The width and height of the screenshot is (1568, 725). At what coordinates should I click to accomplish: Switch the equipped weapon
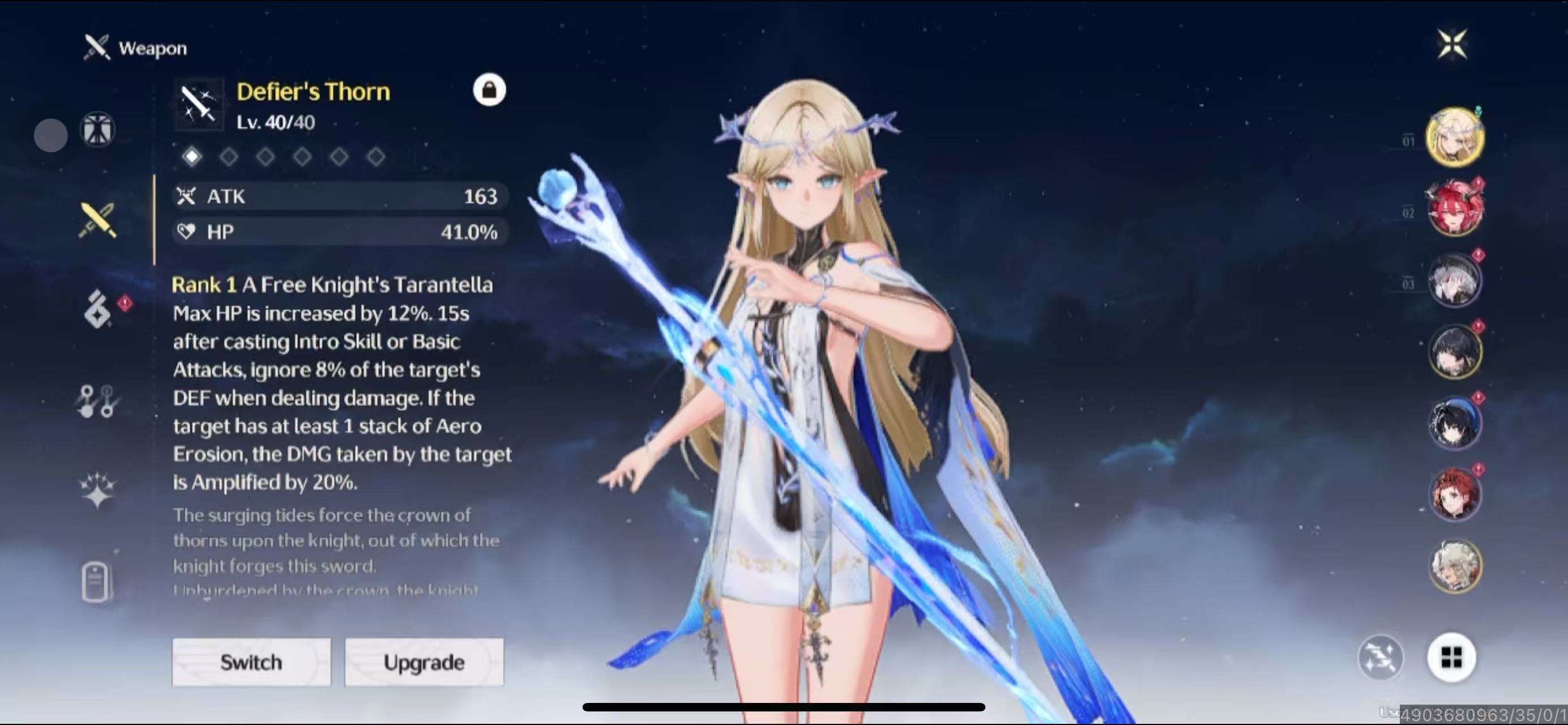[x=251, y=662]
